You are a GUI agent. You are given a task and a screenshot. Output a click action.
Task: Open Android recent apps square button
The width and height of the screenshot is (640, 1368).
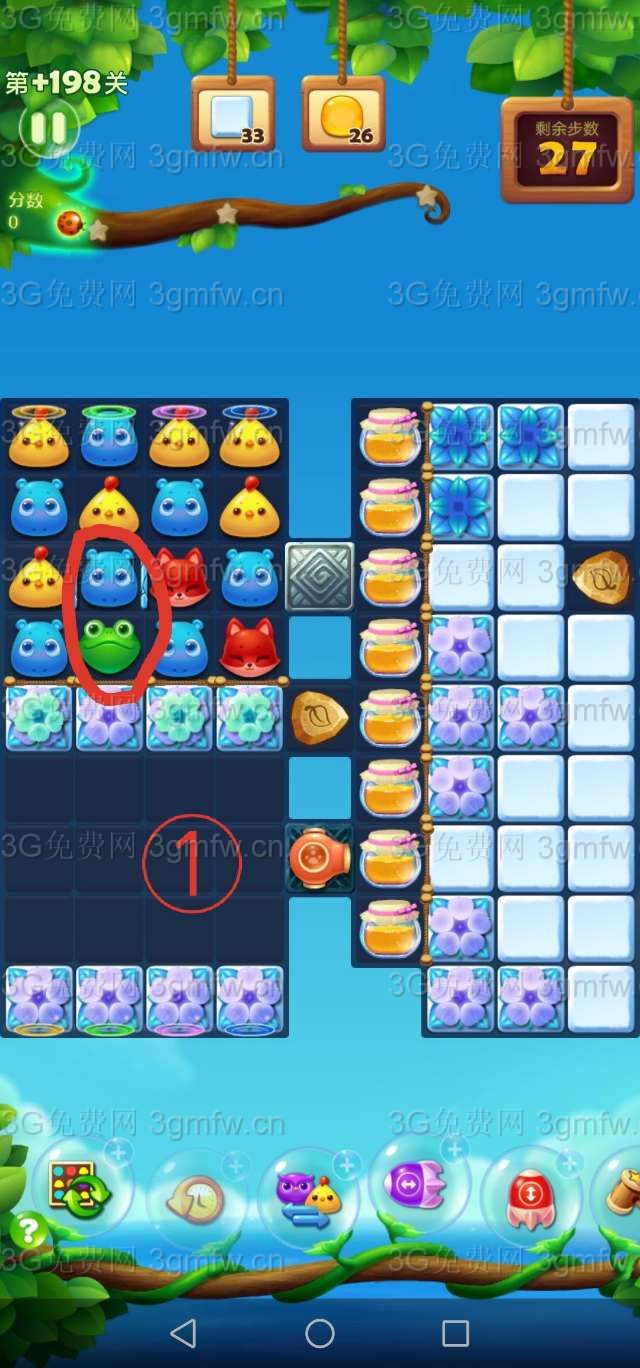pos(456,1332)
